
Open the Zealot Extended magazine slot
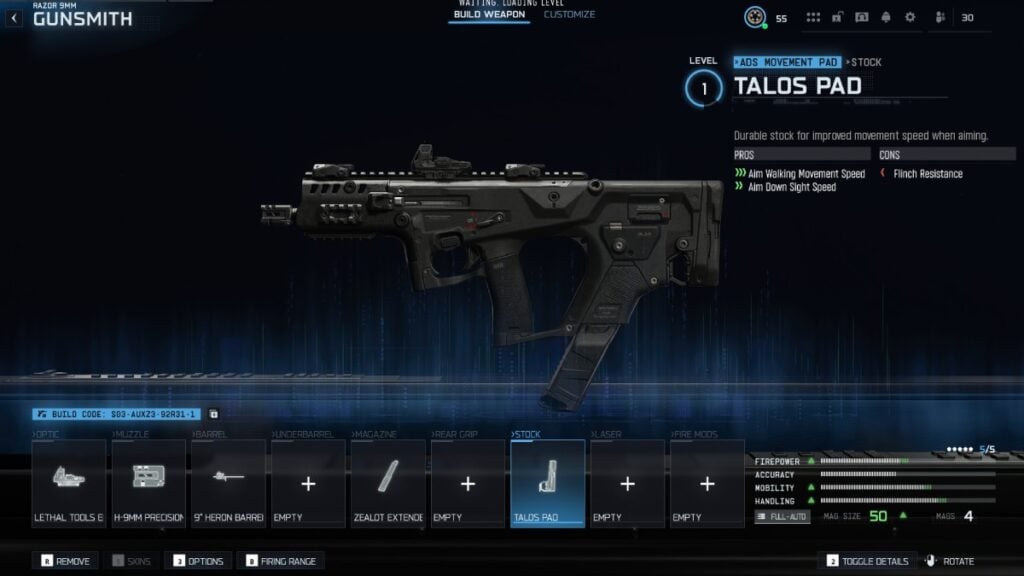(388, 483)
